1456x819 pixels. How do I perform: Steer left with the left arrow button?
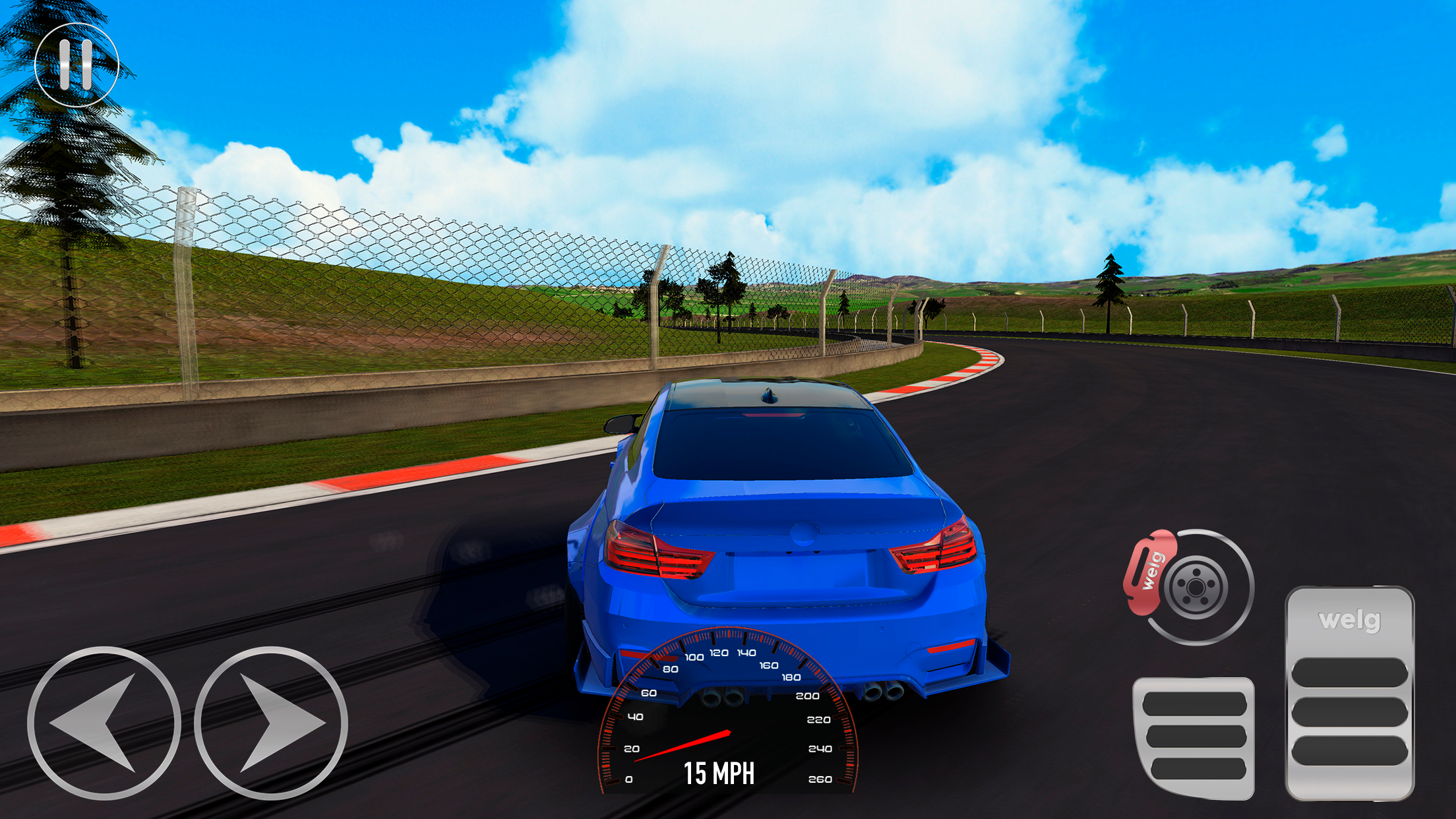tap(104, 723)
